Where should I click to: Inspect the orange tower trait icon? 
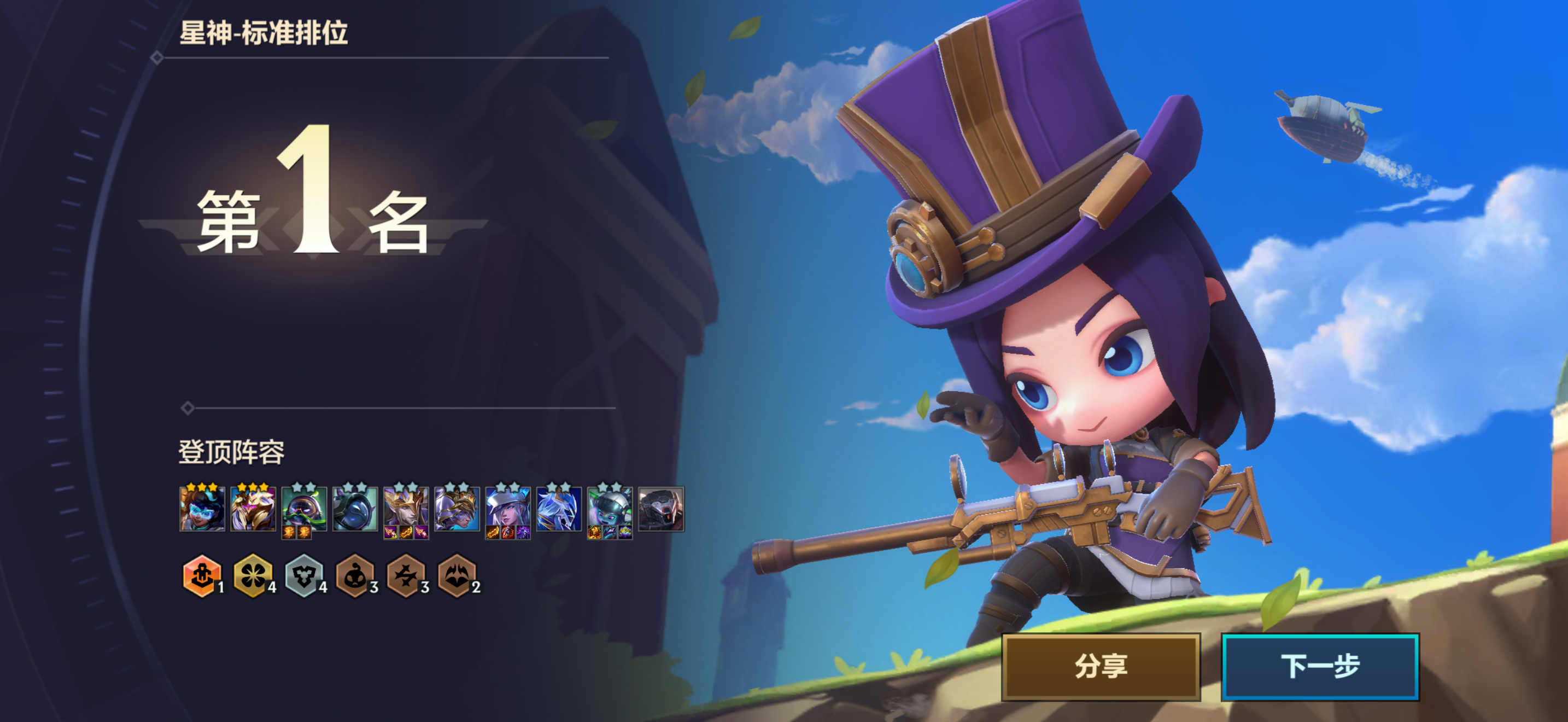tap(202, 575)
